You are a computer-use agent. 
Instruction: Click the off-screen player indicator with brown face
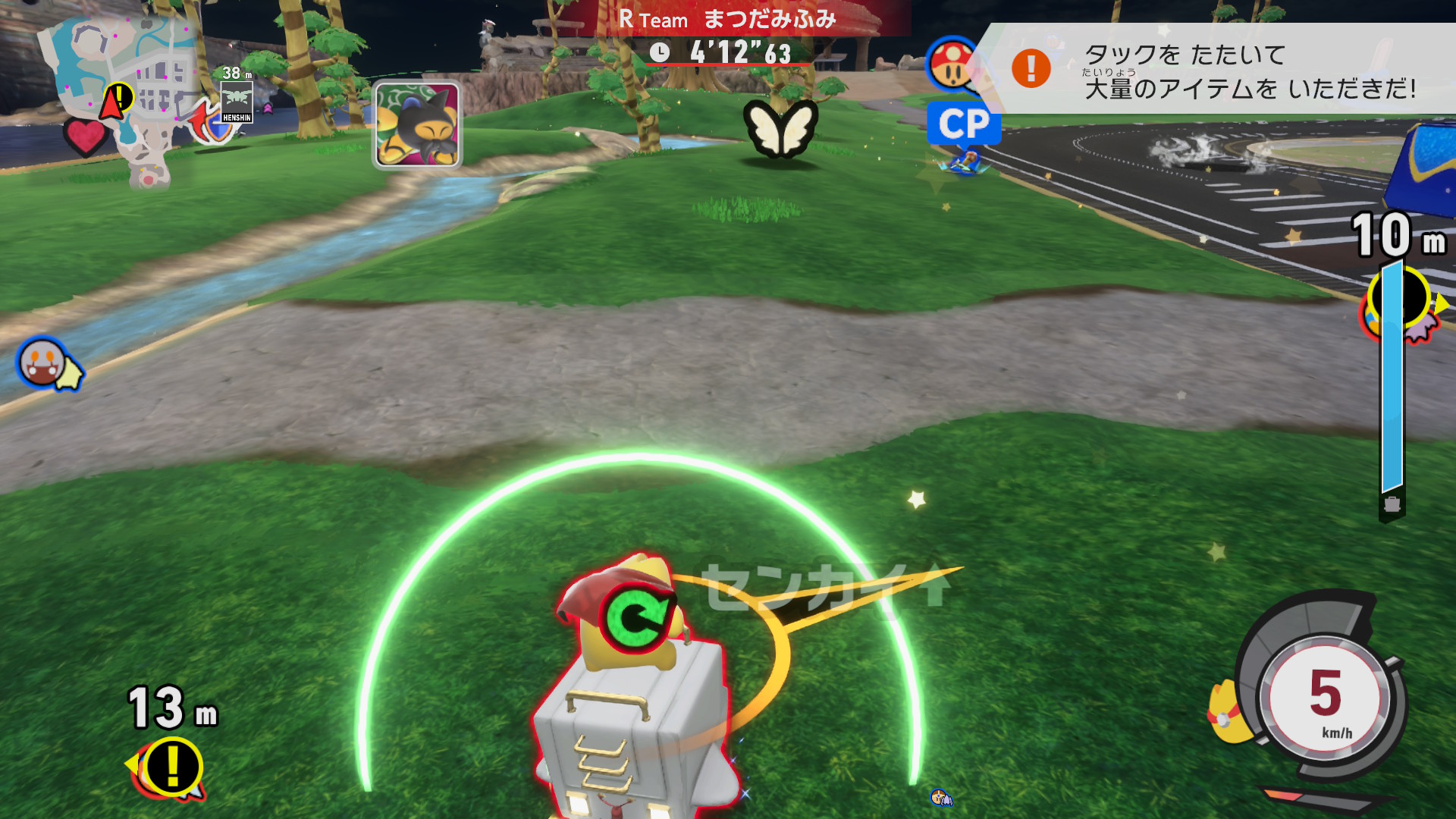(44, 362)
